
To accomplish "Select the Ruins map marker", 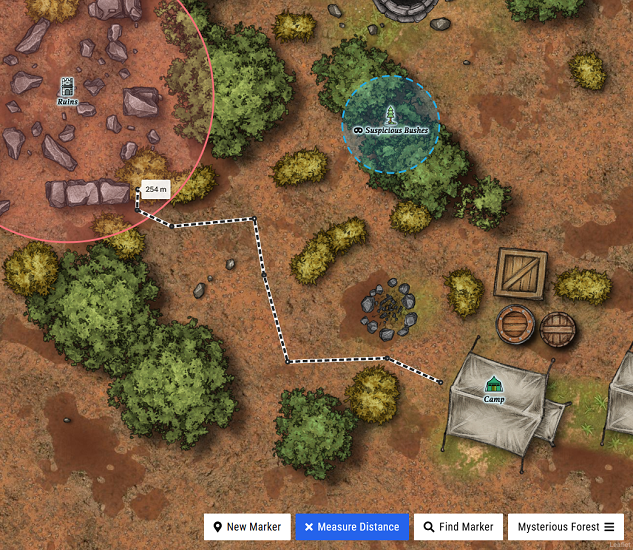I will (67, 88).
